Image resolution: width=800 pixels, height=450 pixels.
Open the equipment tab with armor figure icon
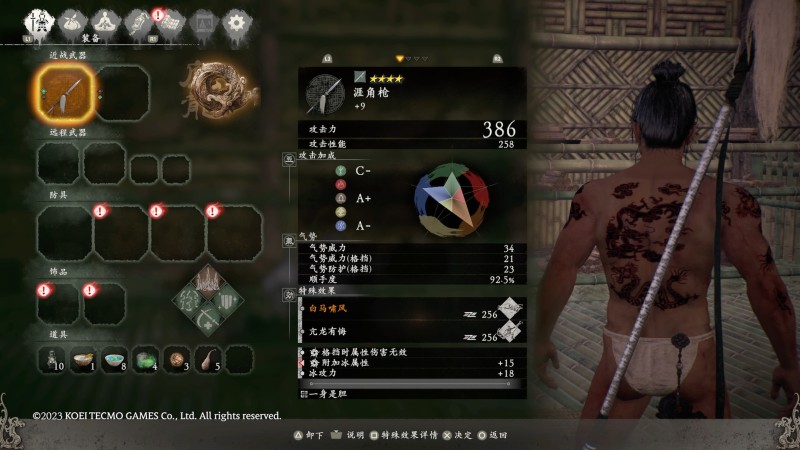[x=40, y=21]
